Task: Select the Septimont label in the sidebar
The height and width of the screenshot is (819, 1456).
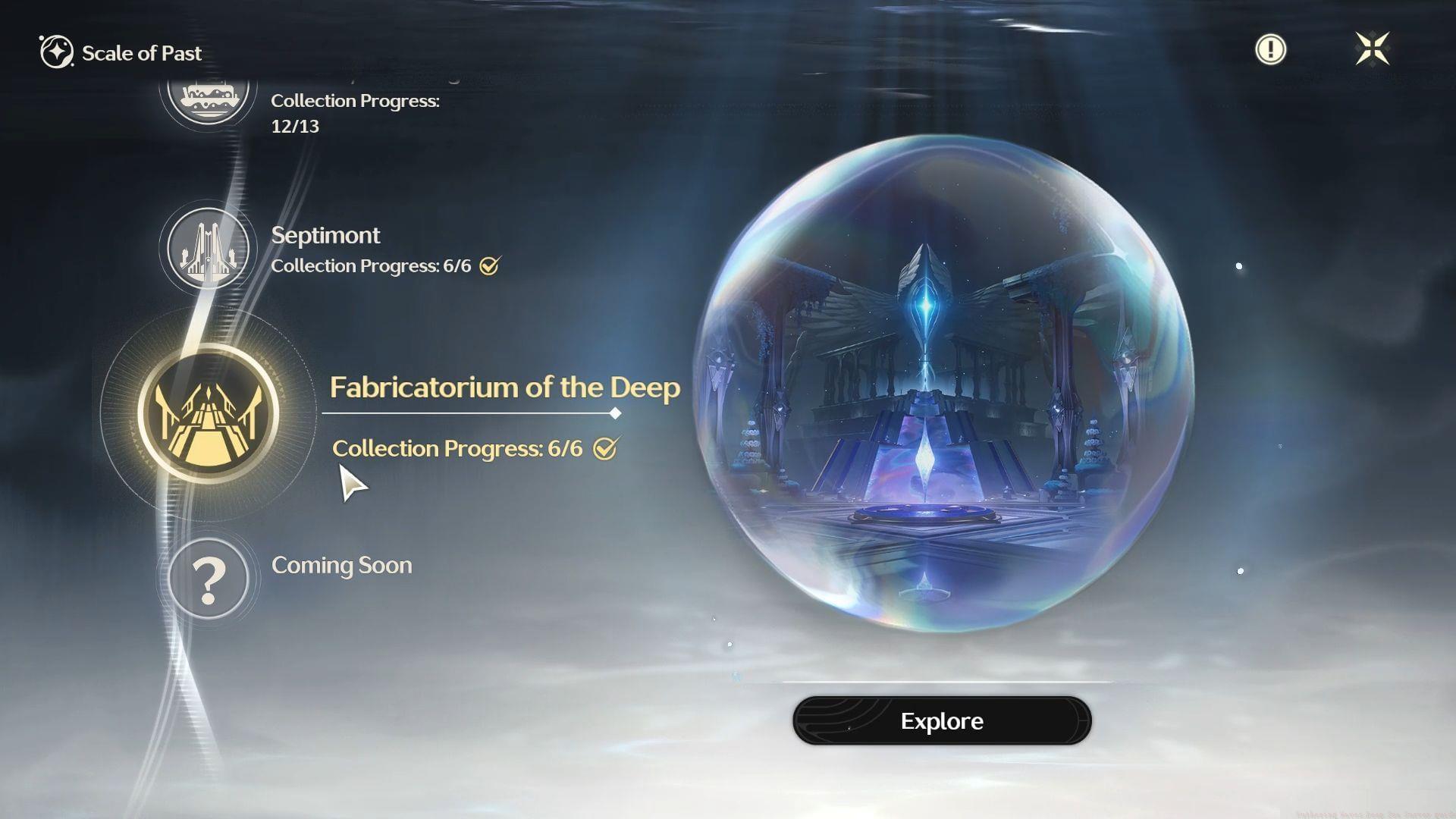Action: click(x=326, y=235)
